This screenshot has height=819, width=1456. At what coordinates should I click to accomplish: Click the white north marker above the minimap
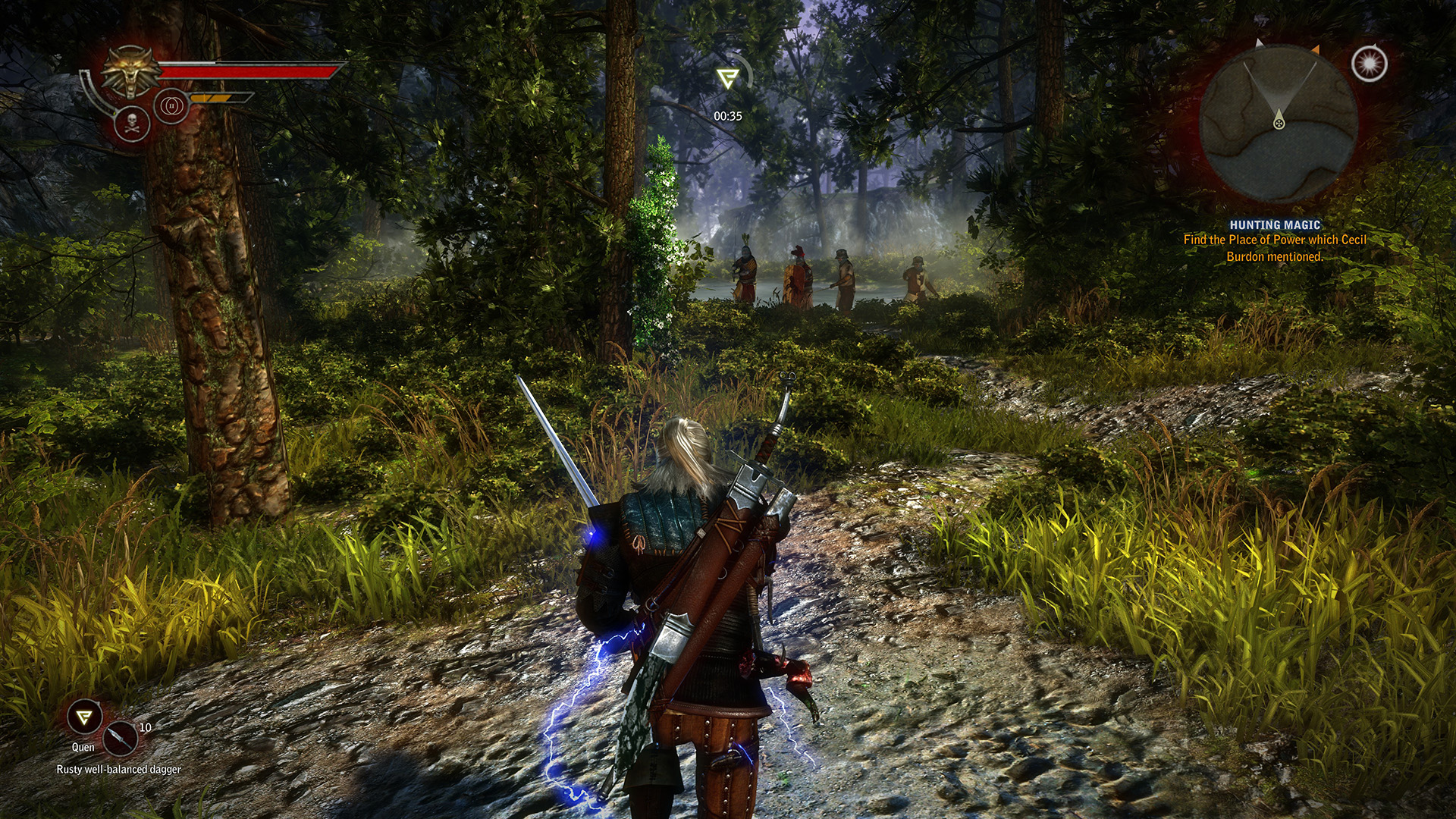1259,43
